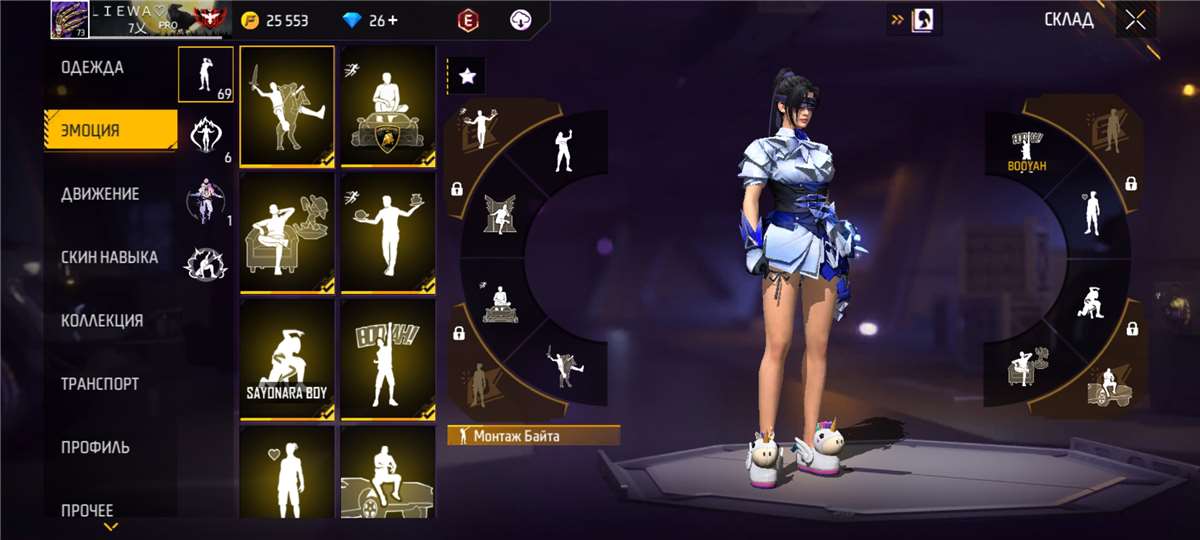
Task: Pick the Lamborghini sitting emote tile
Action: 388,105
